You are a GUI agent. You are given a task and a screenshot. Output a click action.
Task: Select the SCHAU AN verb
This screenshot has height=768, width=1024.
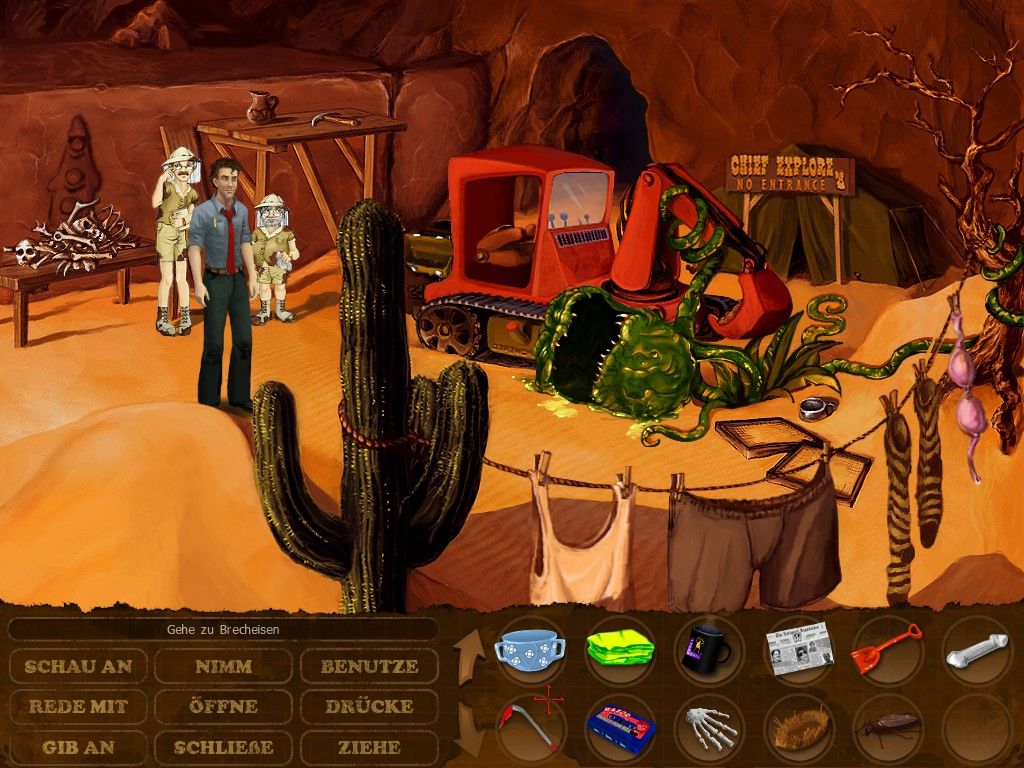(78, 666)
